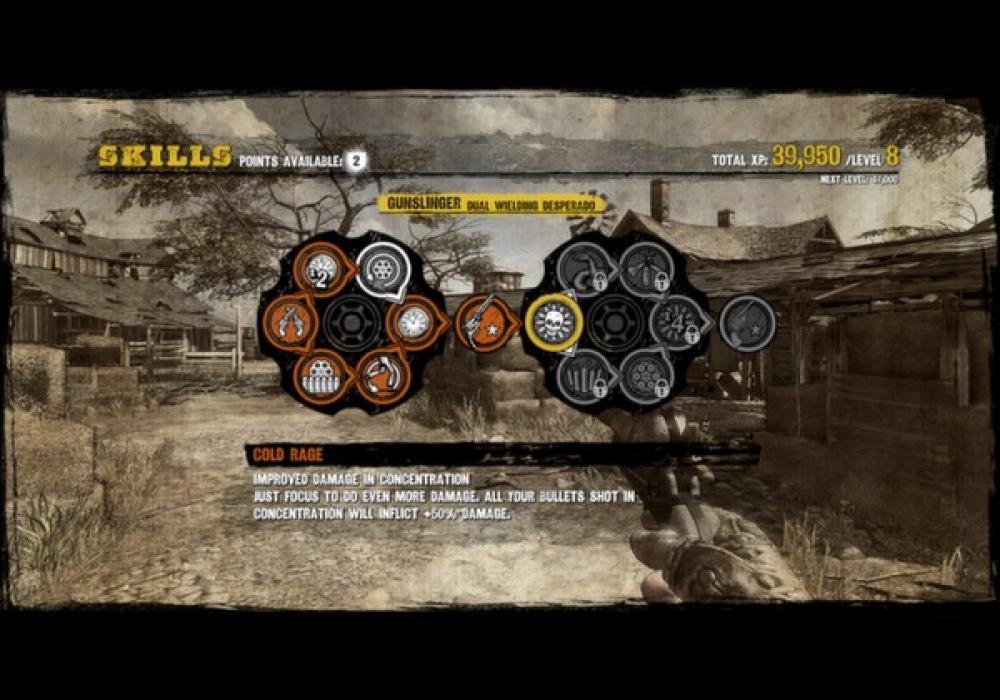Pick the white revolver cylinder skill node
Viewport: 1000px width, 700px height.
[382, 267]
